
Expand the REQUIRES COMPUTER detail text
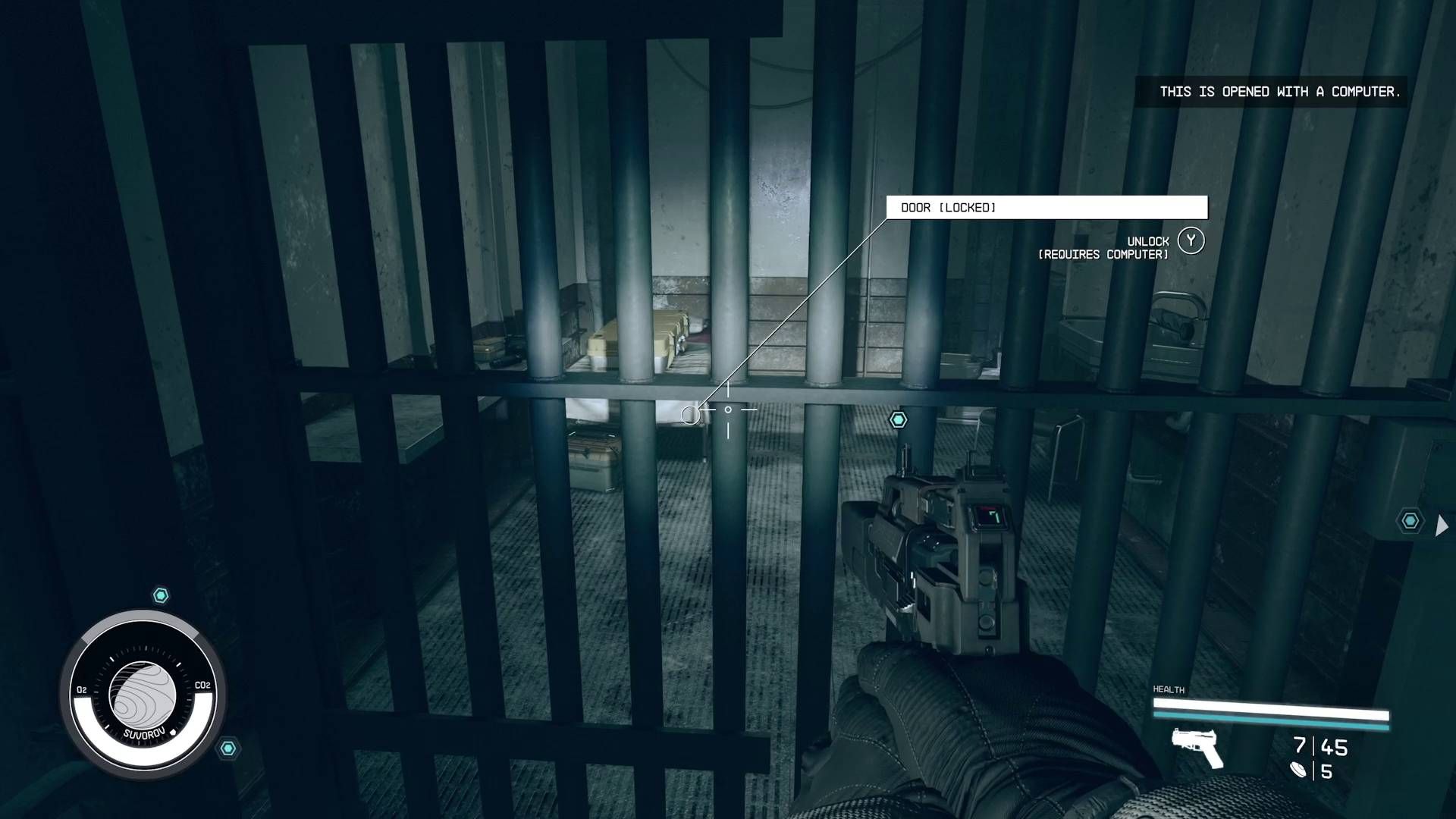tap(1103, 255)
